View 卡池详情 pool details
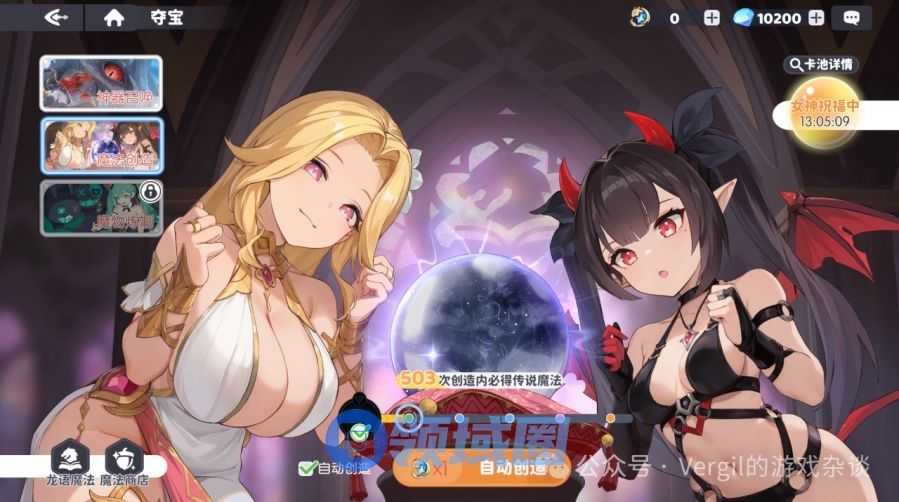The image size is (899, 502). click(821, 65)
